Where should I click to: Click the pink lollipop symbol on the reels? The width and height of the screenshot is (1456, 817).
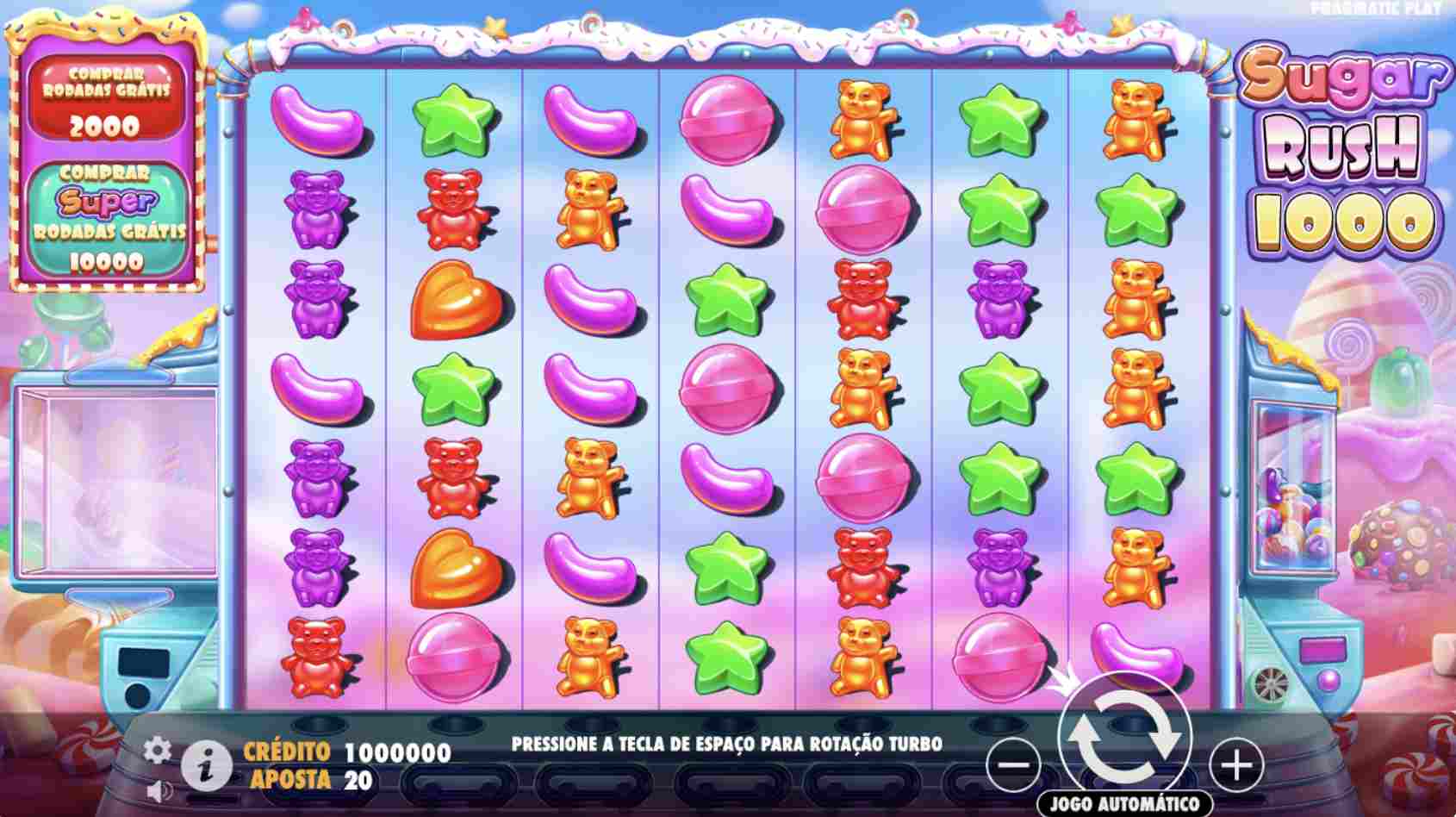click(x=728, y=123)
